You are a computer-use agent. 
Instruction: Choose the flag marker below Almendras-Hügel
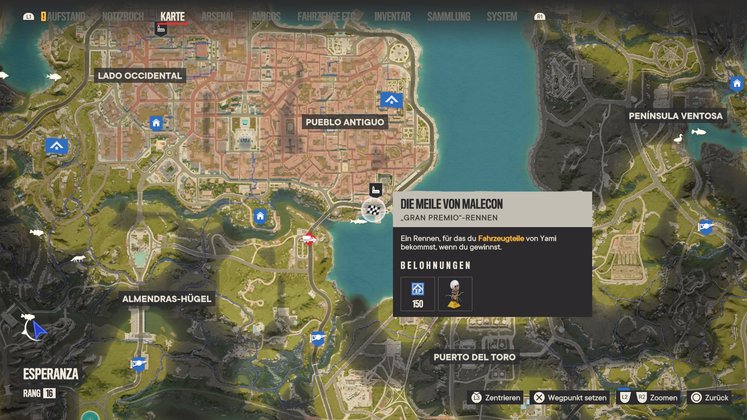[x=137, y=365]
